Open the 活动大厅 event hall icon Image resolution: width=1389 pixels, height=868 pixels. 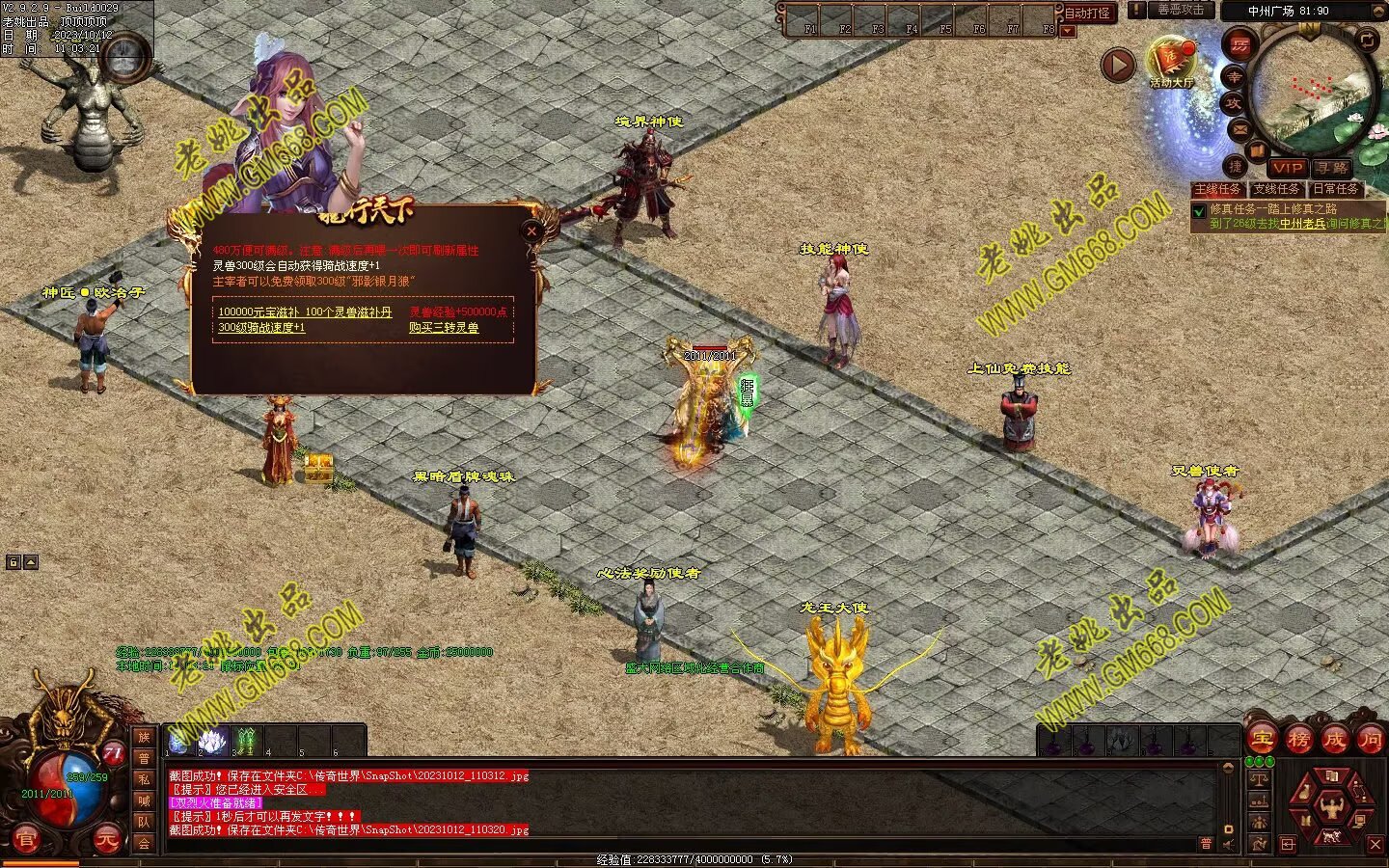(1171, 61)
